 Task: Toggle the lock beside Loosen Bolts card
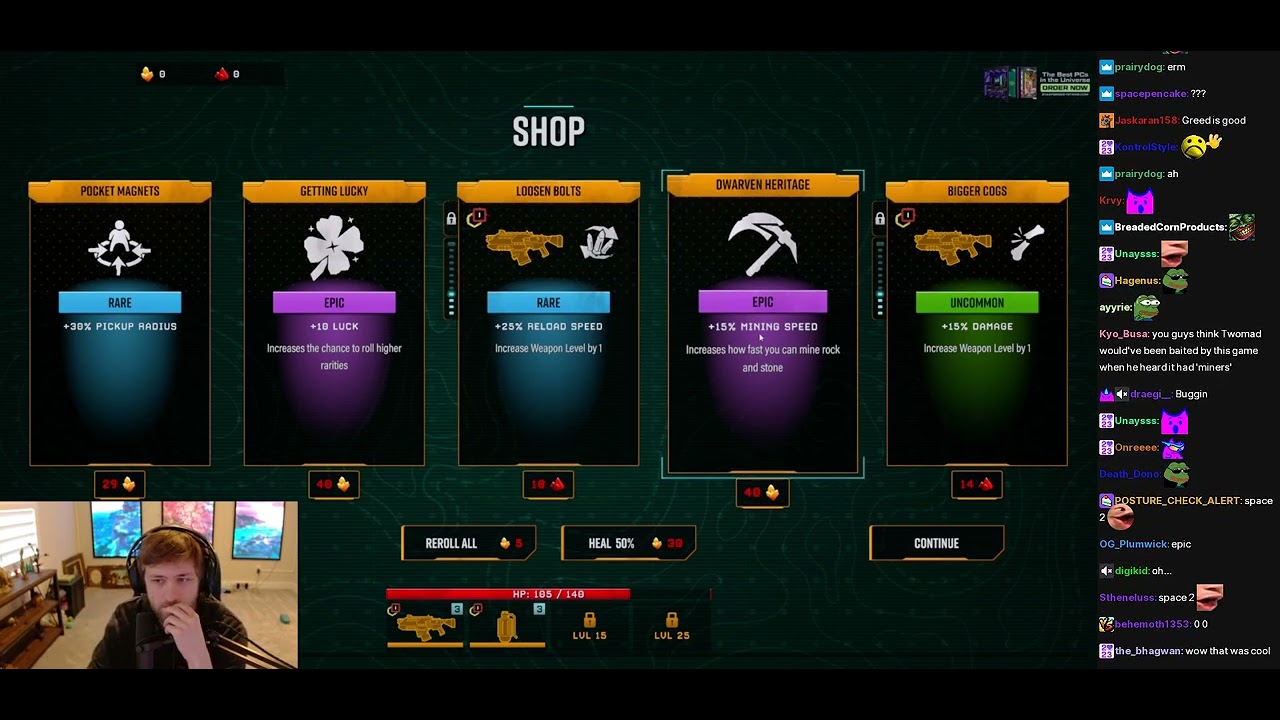coord(451,219)
